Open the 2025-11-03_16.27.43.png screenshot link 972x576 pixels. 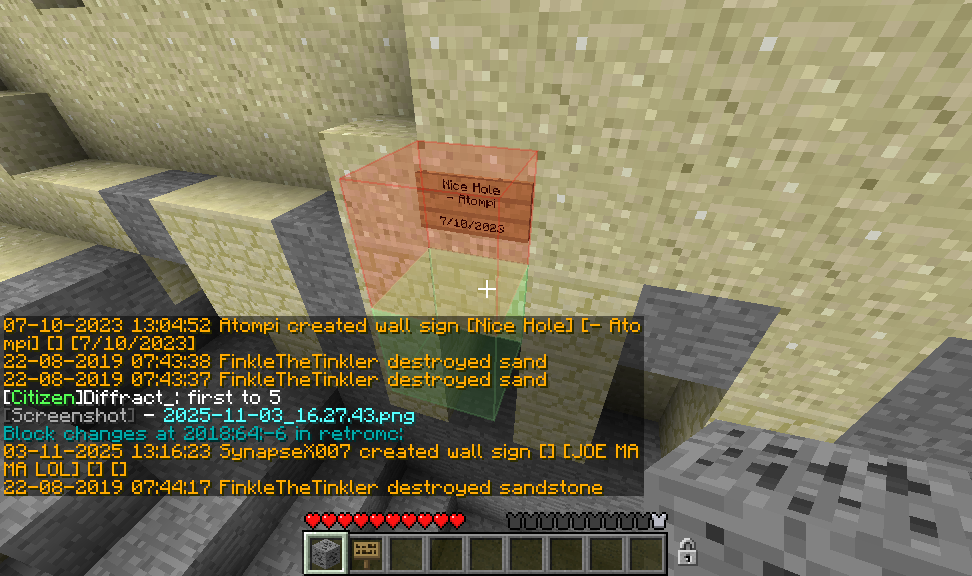point(288,416)
